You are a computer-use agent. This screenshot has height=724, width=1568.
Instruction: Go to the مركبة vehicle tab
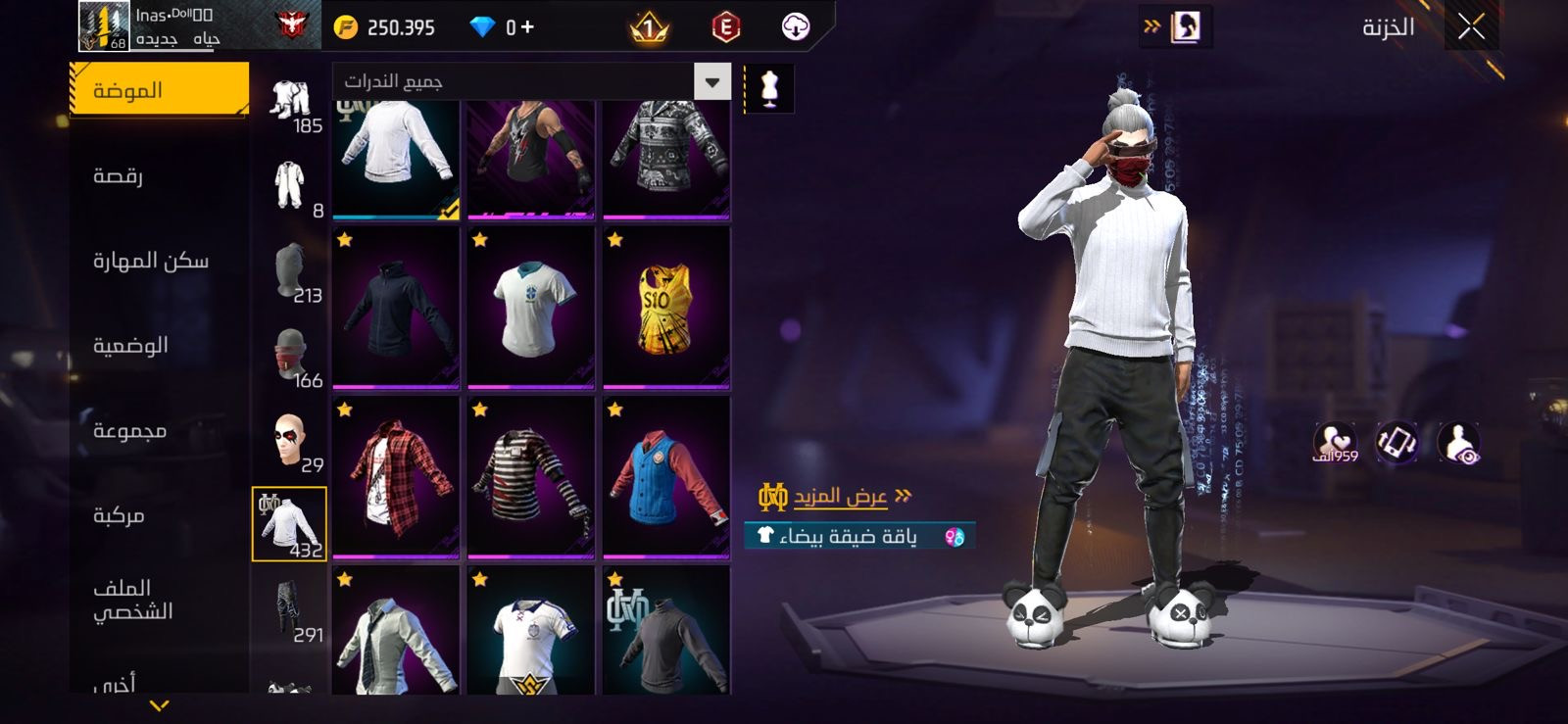[119, 515]
